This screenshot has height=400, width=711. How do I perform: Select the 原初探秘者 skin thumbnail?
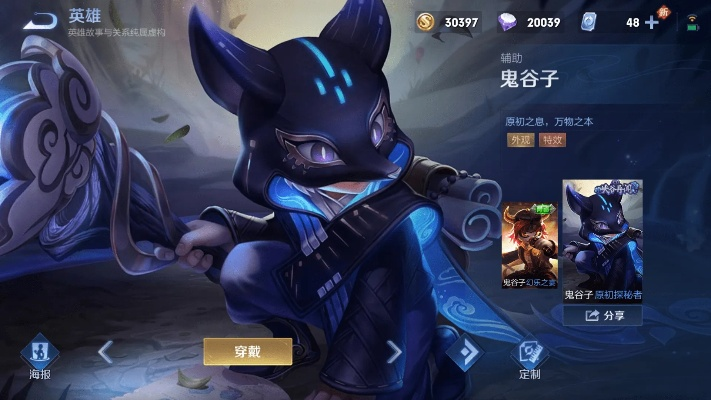click(602, 241)
